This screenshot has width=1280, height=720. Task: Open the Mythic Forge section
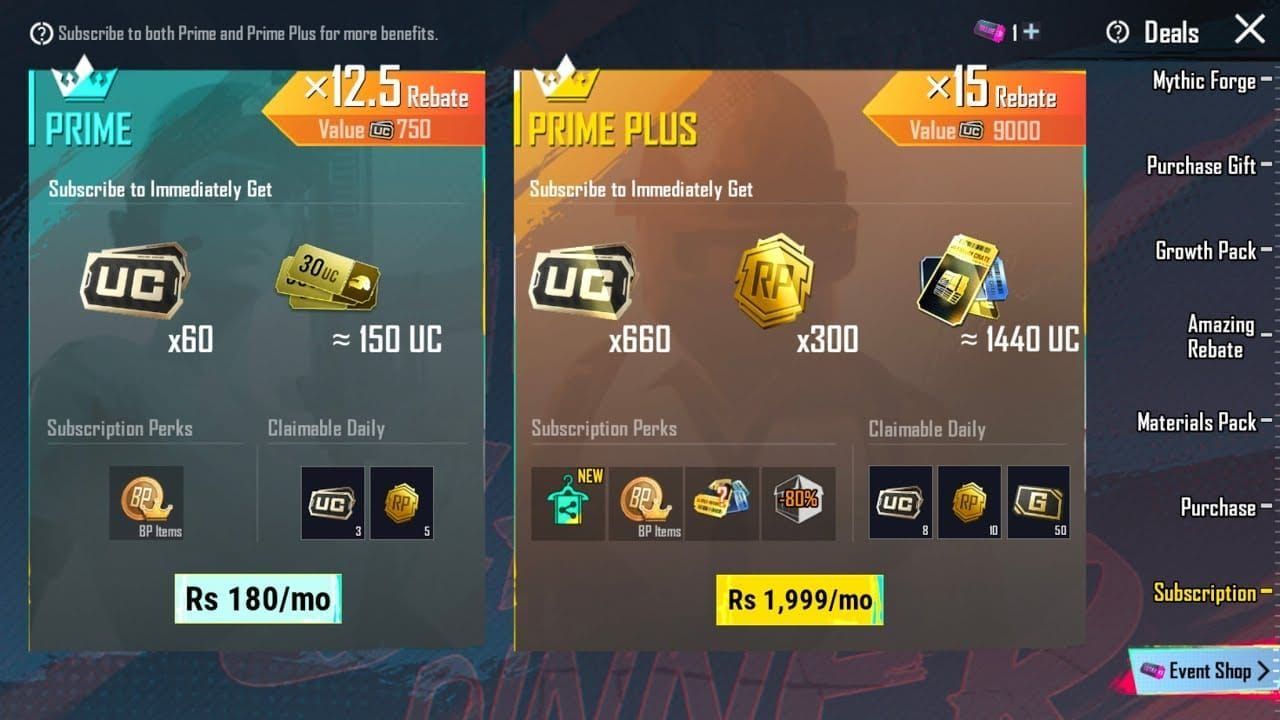(x=1203, y=81)
